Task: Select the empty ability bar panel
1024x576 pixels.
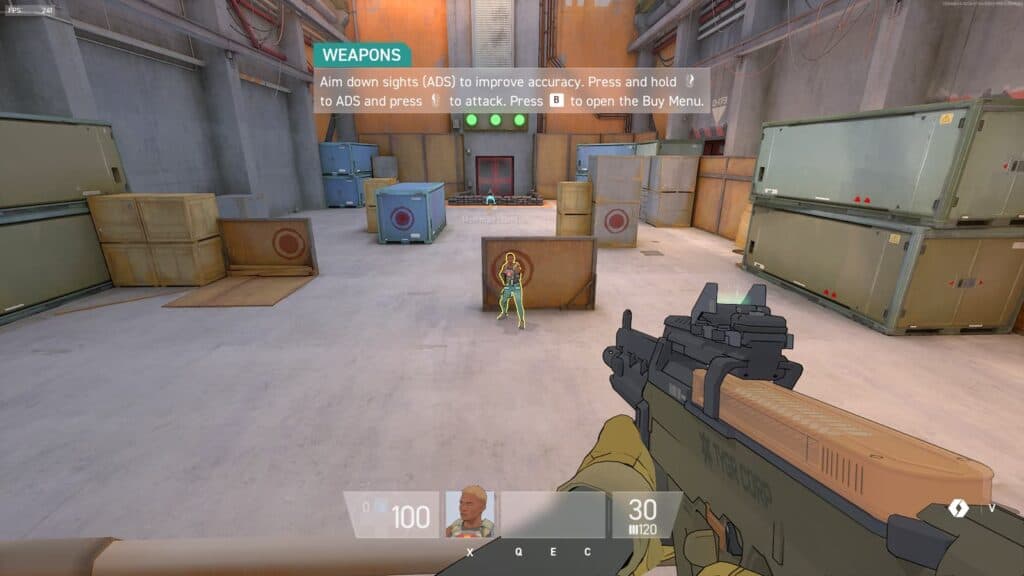Action: [x=553, y=514]
